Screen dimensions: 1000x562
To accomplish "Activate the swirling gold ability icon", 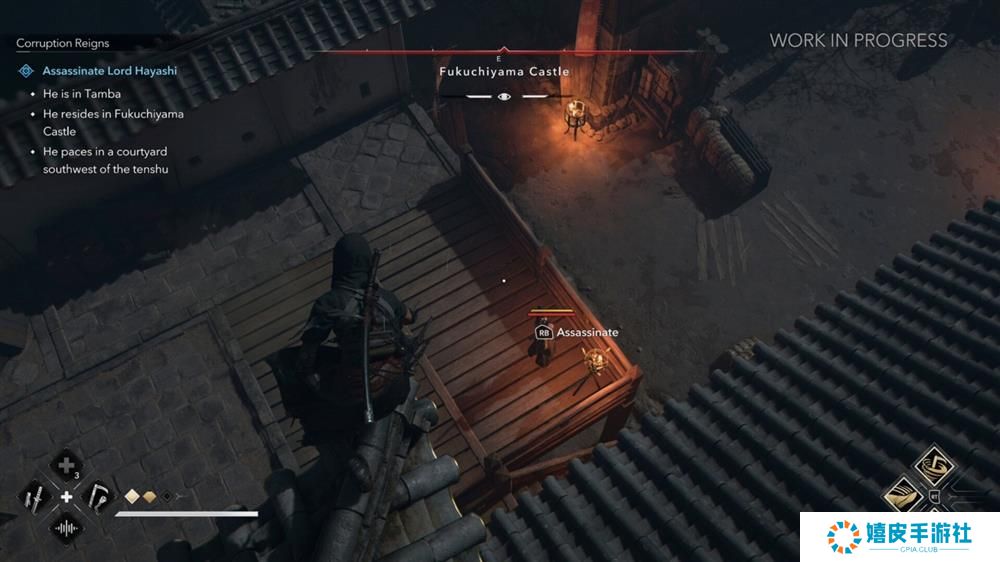I will 936,466.
